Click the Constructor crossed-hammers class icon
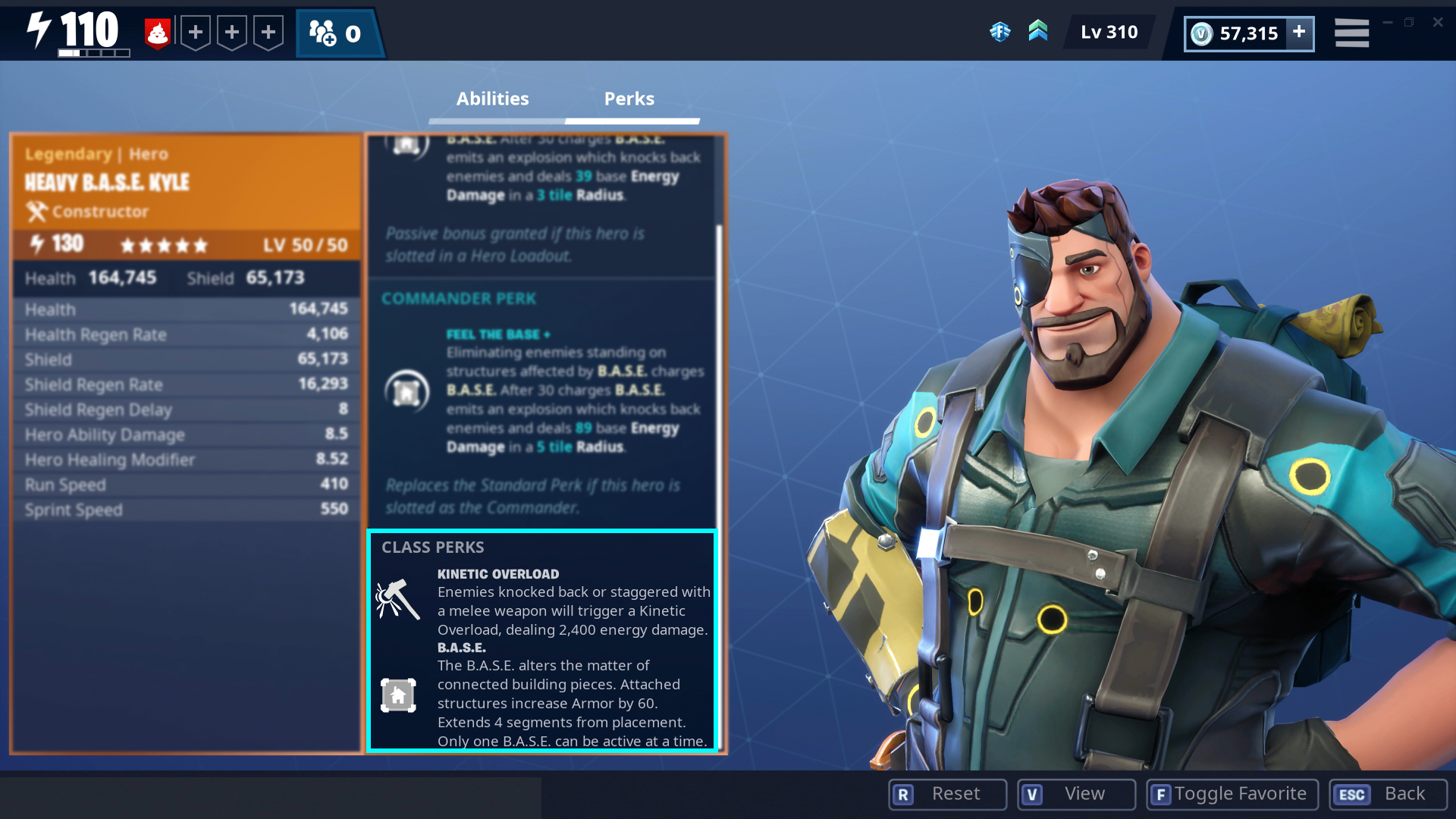This screenshot has height=819, width=1456. tap(35, 212)
